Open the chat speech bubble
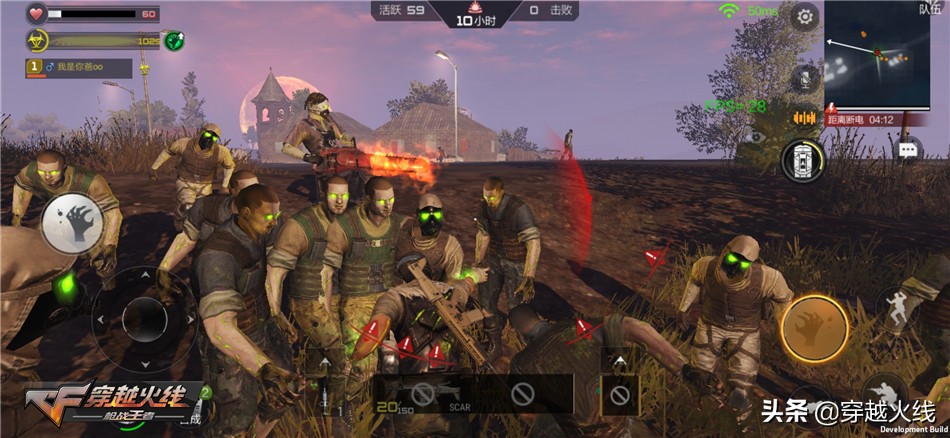Screen dimensions: 950x438 (x=907, y=149)
